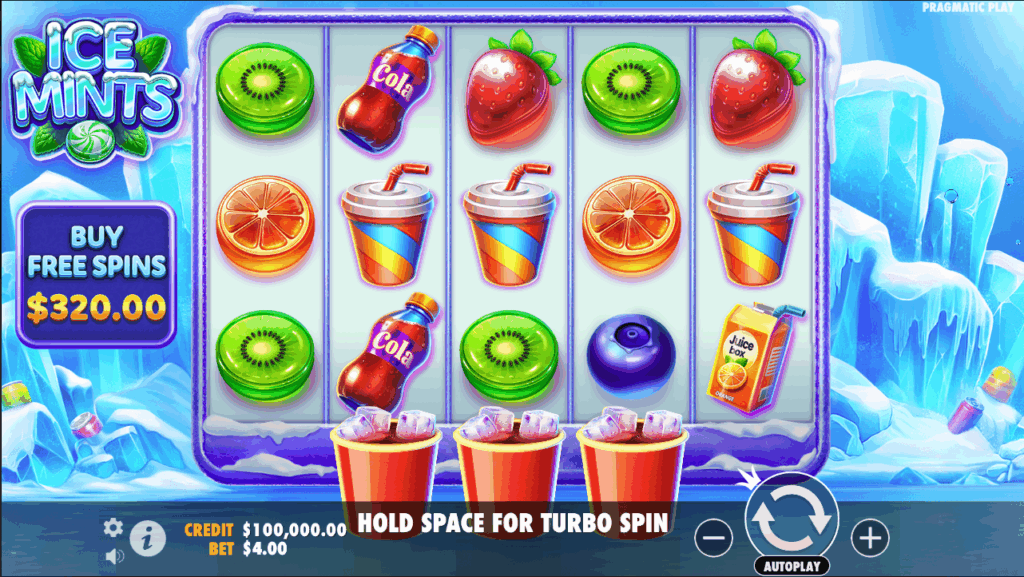1024x577 pixels.
Task: Open the Buy Free Spins offer
Action: pyautogui.click(x=96, y=275)
